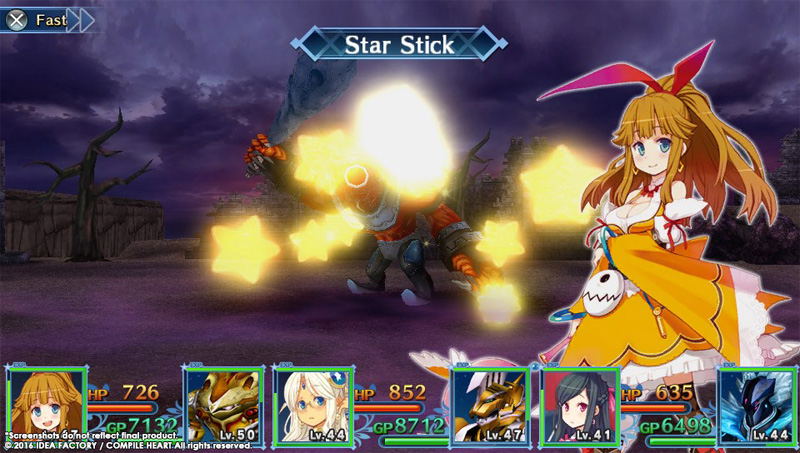Toggle the Fast battle speed indicator

[48, 19]
